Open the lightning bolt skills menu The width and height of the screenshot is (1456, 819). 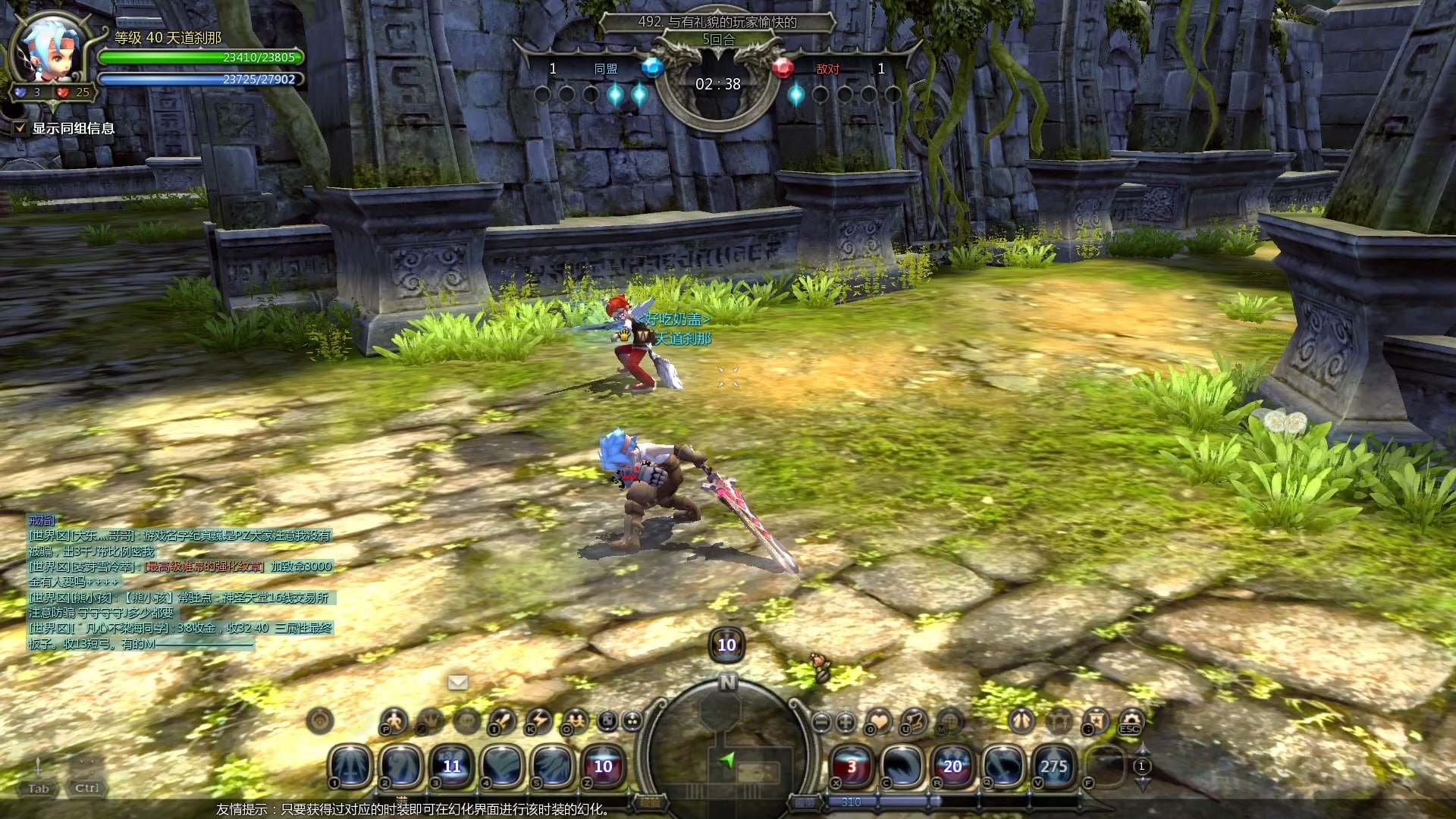[x=538, y=720]
